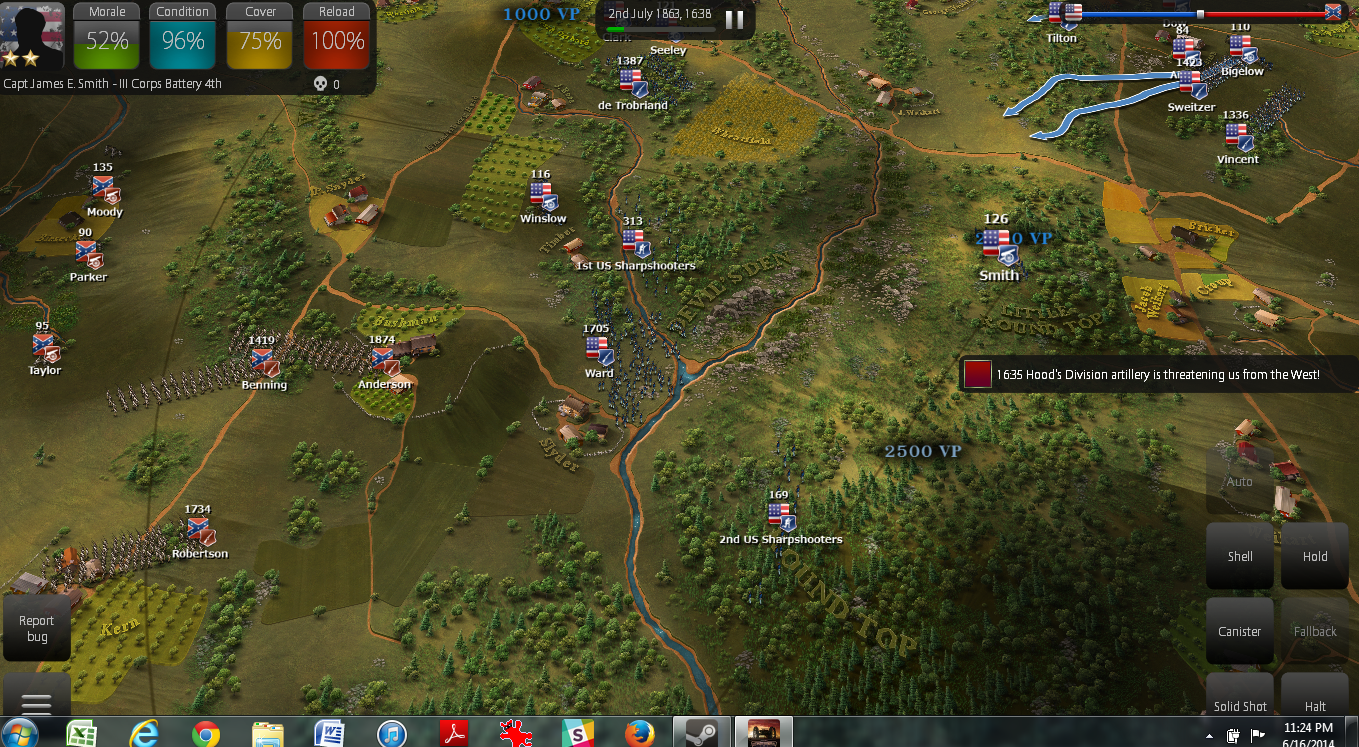Select Shell ammunition type
This screenshot has height=747, width=1359.
point(1240,556)
